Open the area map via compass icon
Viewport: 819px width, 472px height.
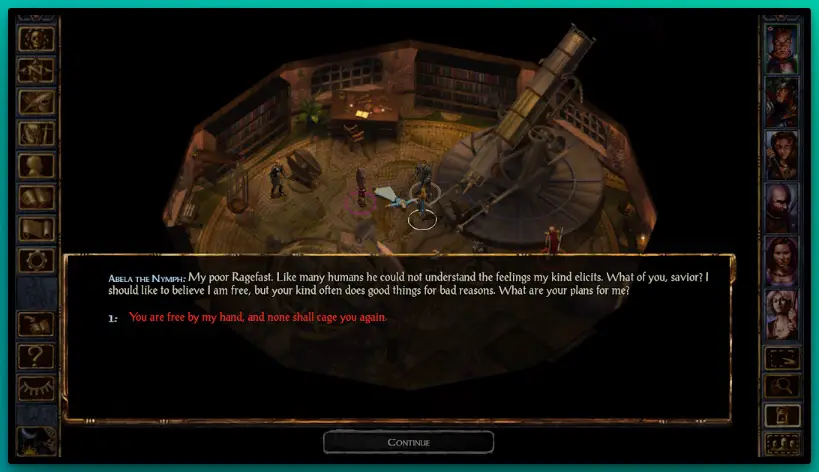37,71
